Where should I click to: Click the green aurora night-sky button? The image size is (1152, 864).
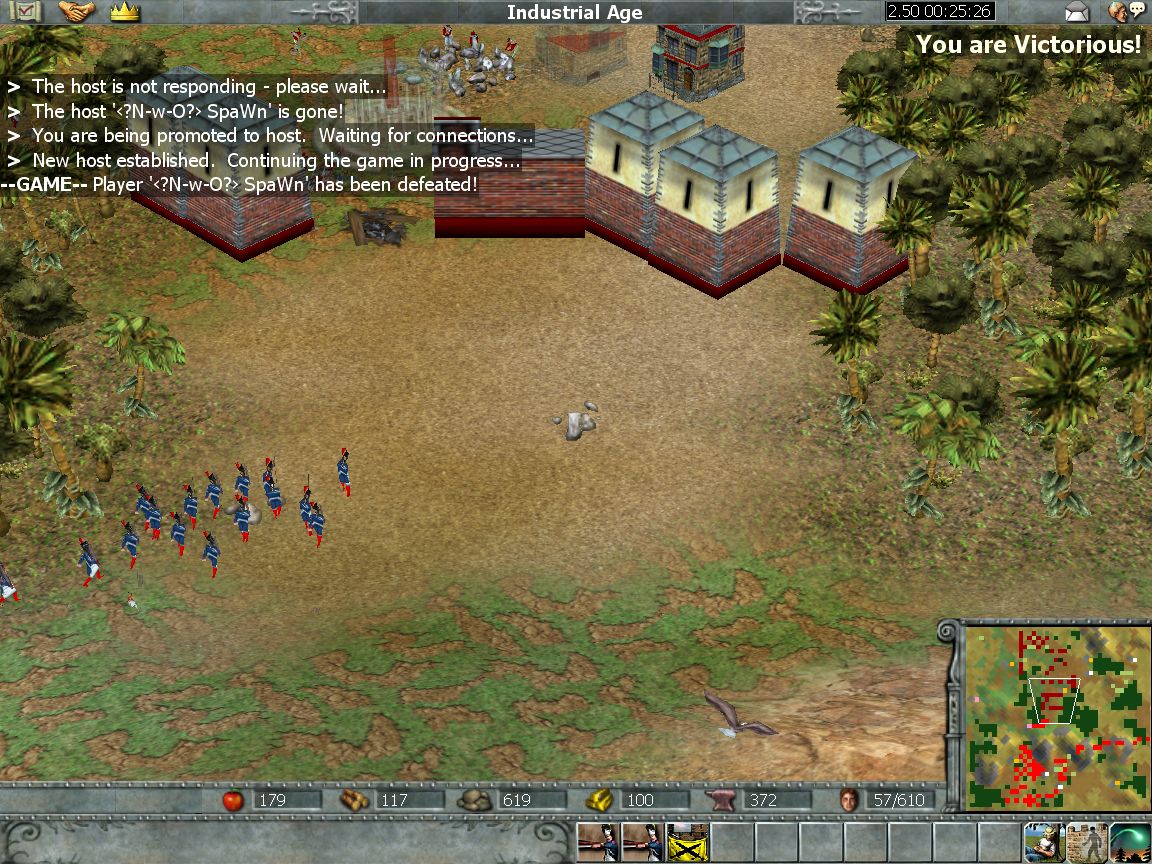pyautogui.click(x=1130, y=843)
